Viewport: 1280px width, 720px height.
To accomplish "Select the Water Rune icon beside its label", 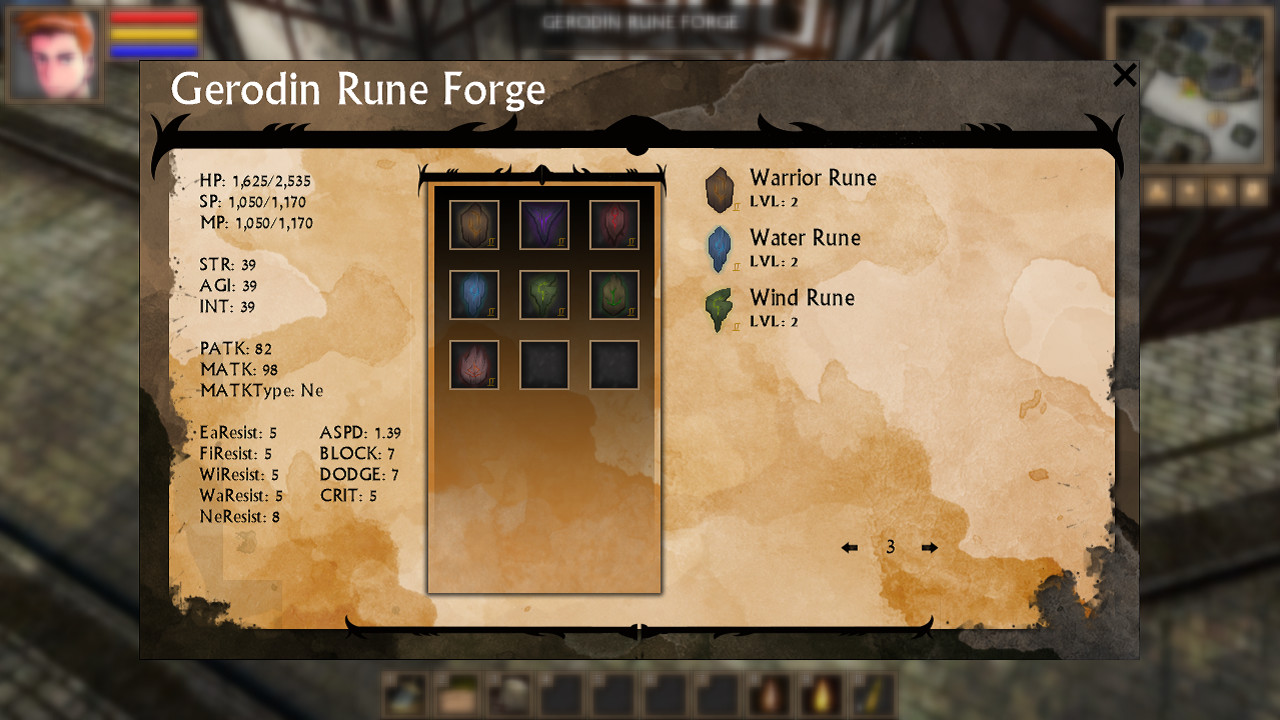I will point(719,248).
